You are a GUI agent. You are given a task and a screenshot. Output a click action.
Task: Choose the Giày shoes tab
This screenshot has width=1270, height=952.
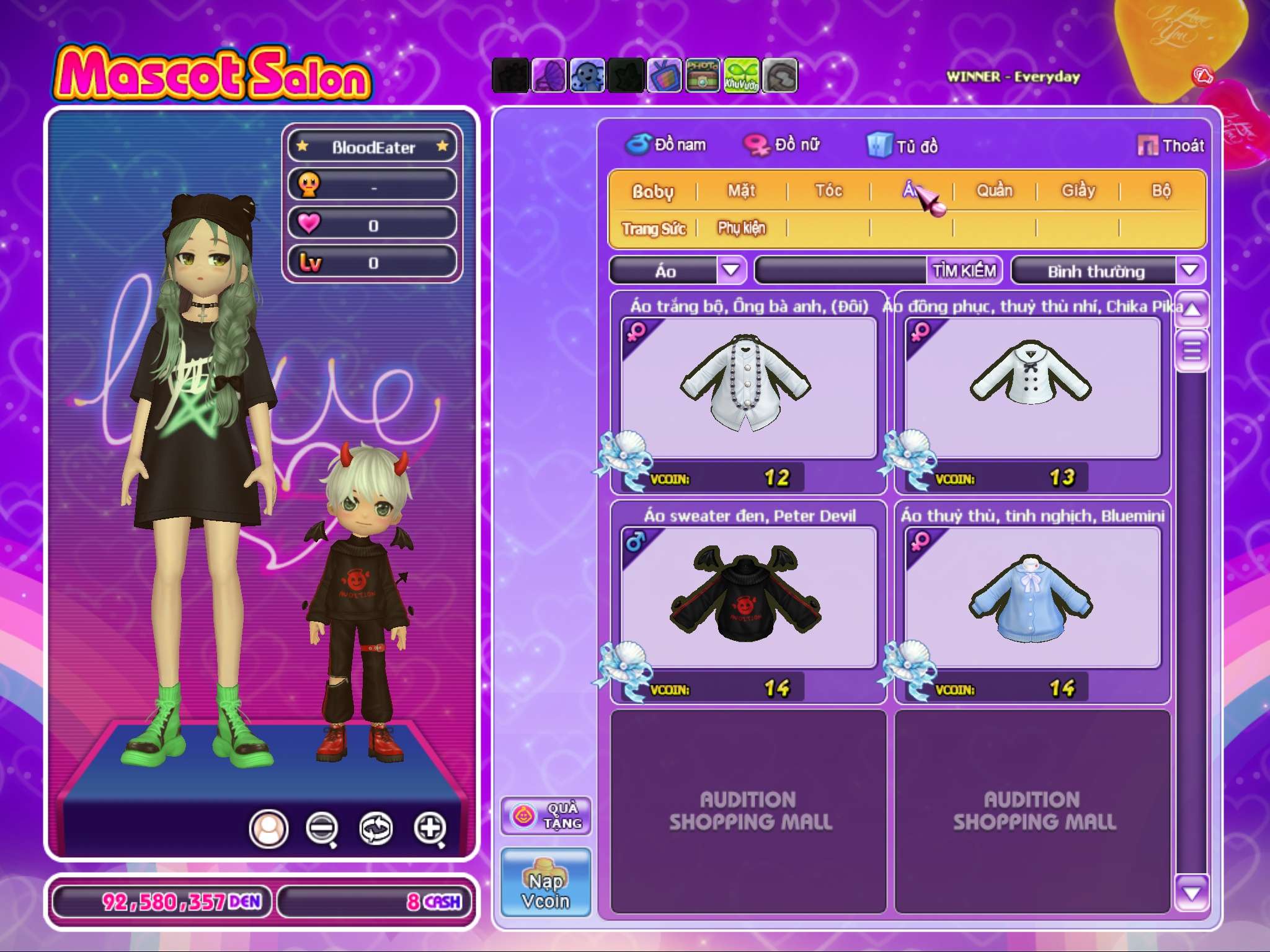[x=1078, y=190]
